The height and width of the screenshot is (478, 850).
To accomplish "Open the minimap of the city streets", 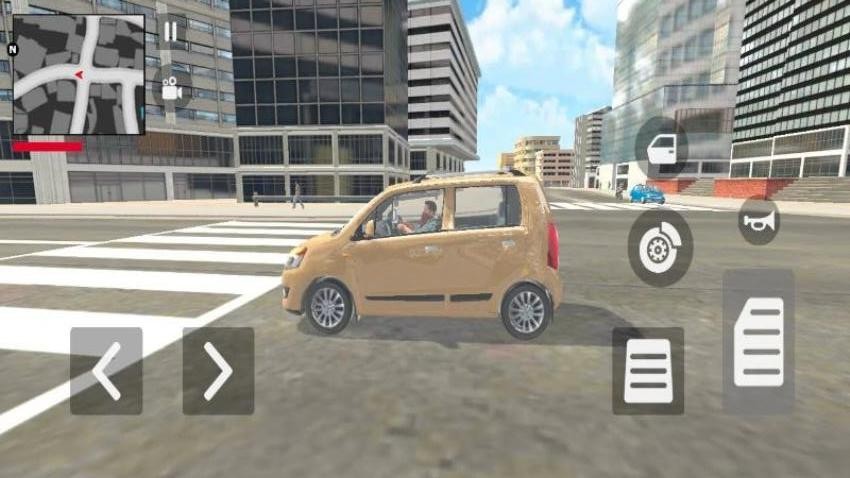I will (x=78, y=74).
